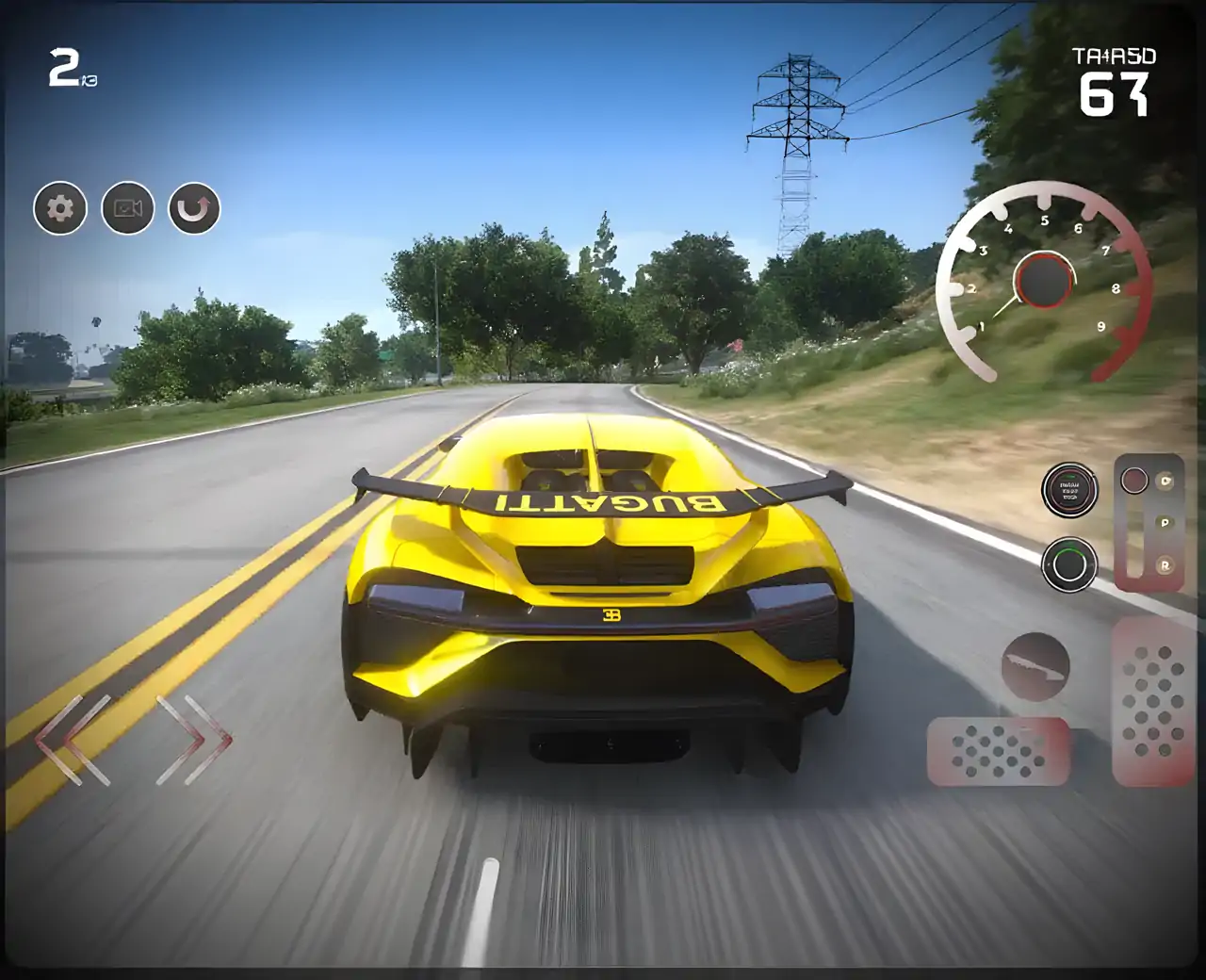Activate the round handbrake lever button
This screenshot has width=1206, height=980.
[x=1035, y=665]
